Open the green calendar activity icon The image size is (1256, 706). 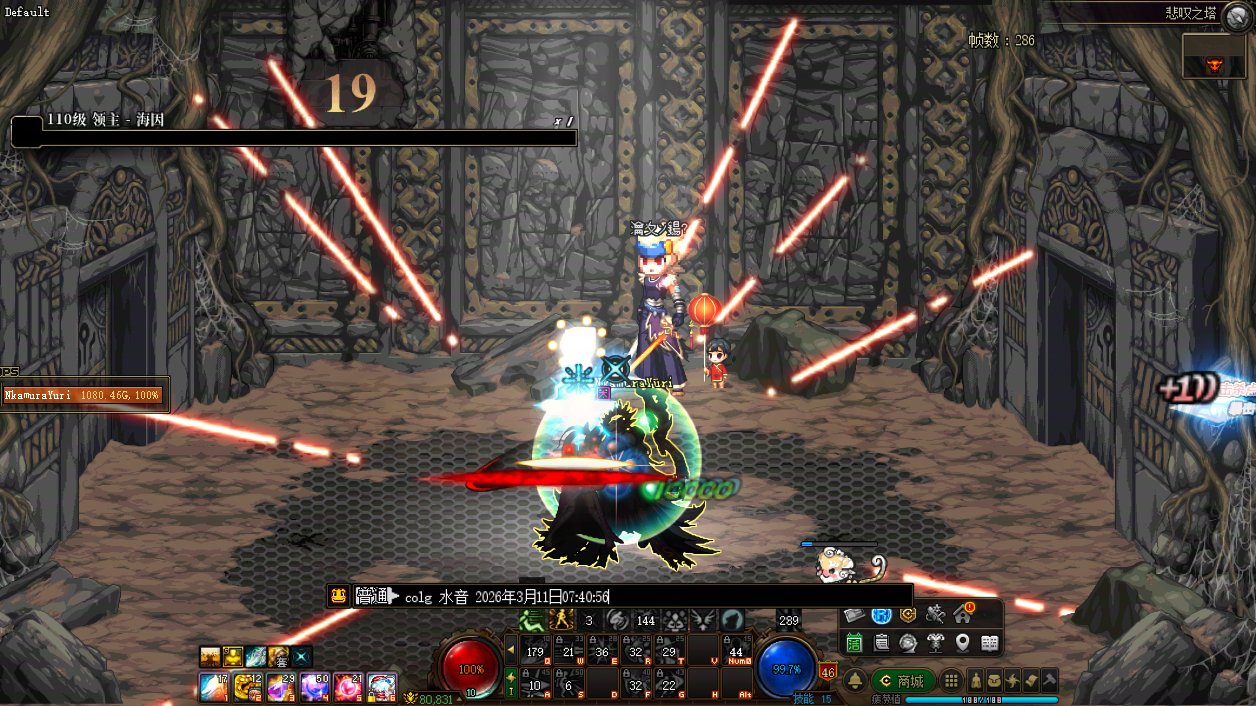pos(855,643)
